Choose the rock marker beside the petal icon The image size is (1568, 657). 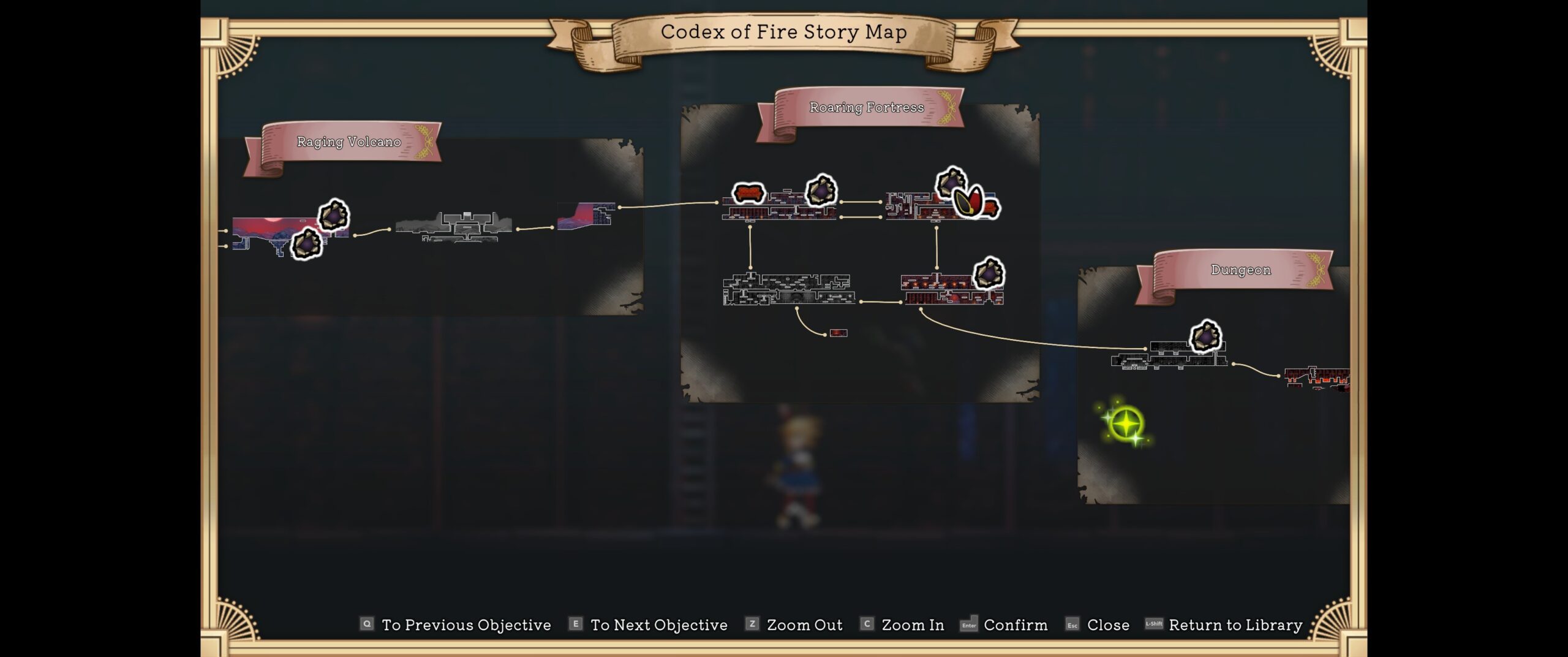(x=950, y=182)
